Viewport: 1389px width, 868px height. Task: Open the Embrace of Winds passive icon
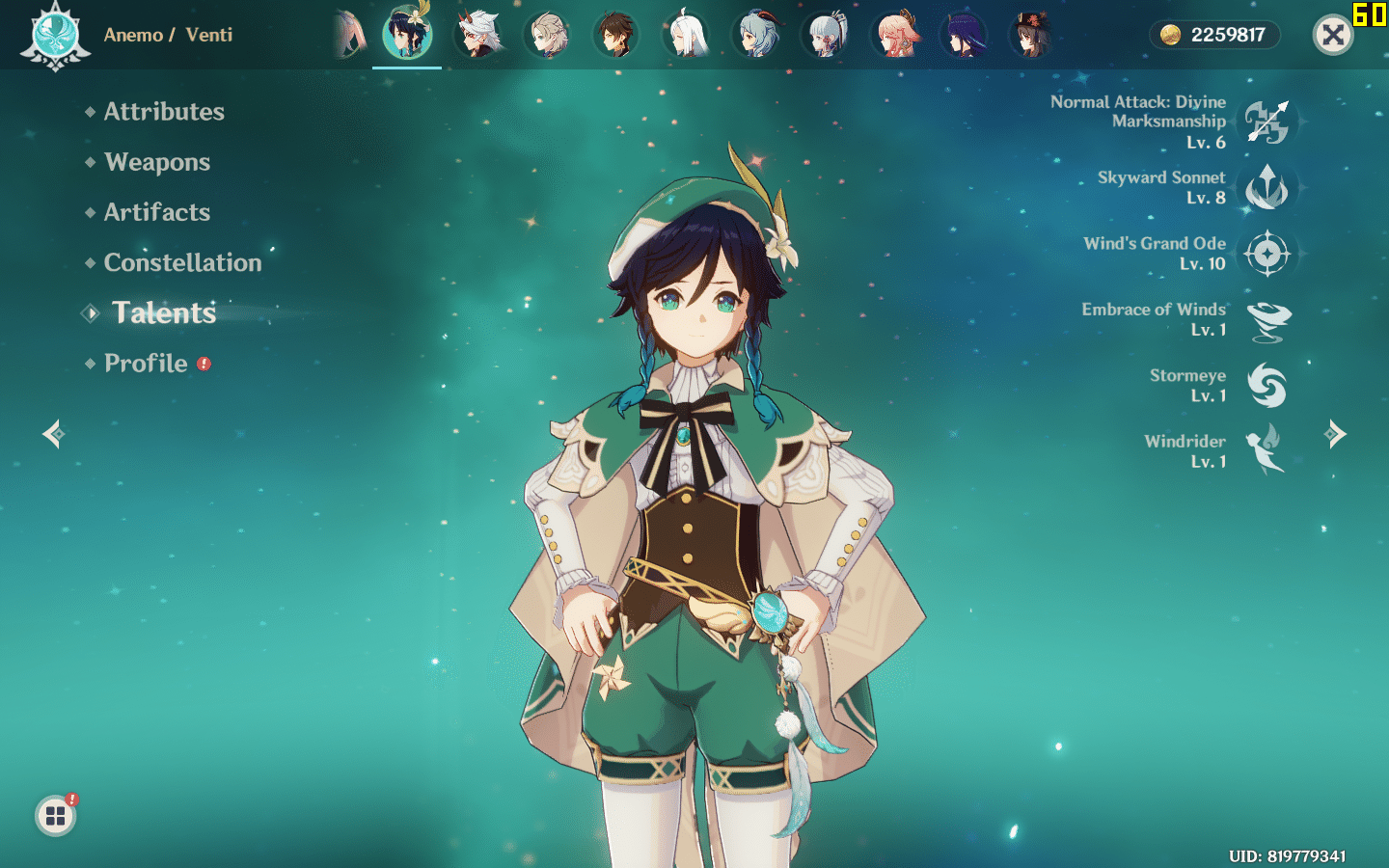click(1266, 319)
